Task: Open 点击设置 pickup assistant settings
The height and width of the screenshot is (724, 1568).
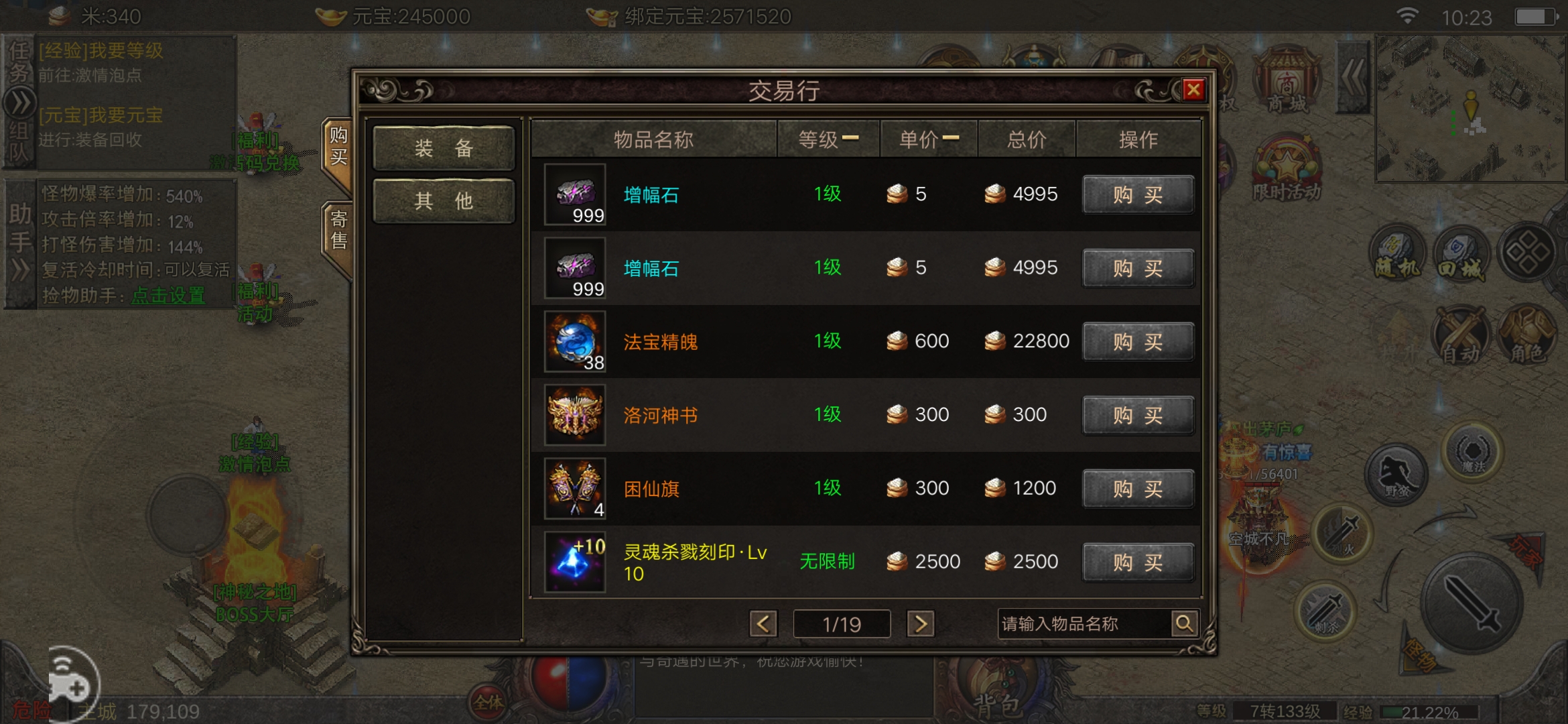Action: click(169, 296)
